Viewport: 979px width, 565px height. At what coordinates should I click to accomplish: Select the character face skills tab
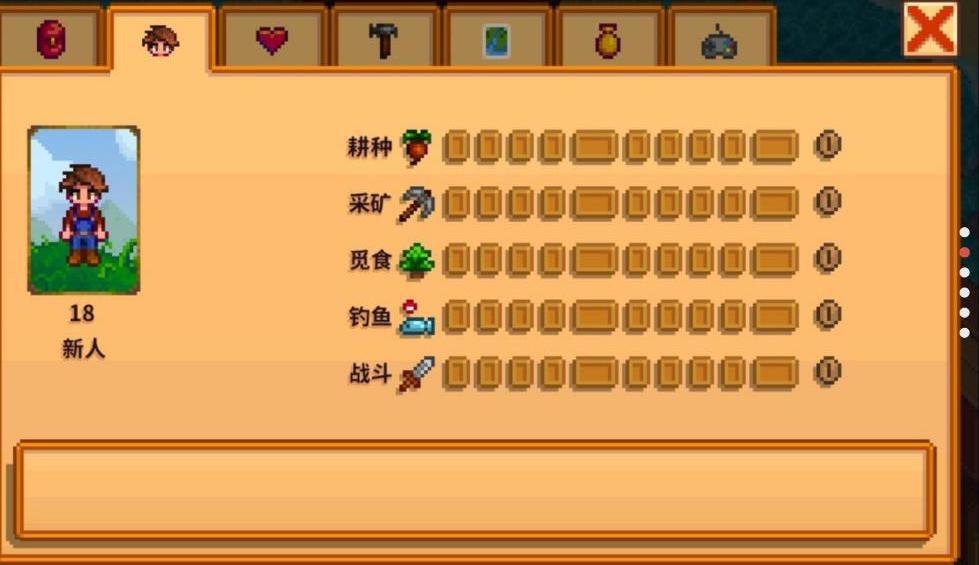coord(160,40)
